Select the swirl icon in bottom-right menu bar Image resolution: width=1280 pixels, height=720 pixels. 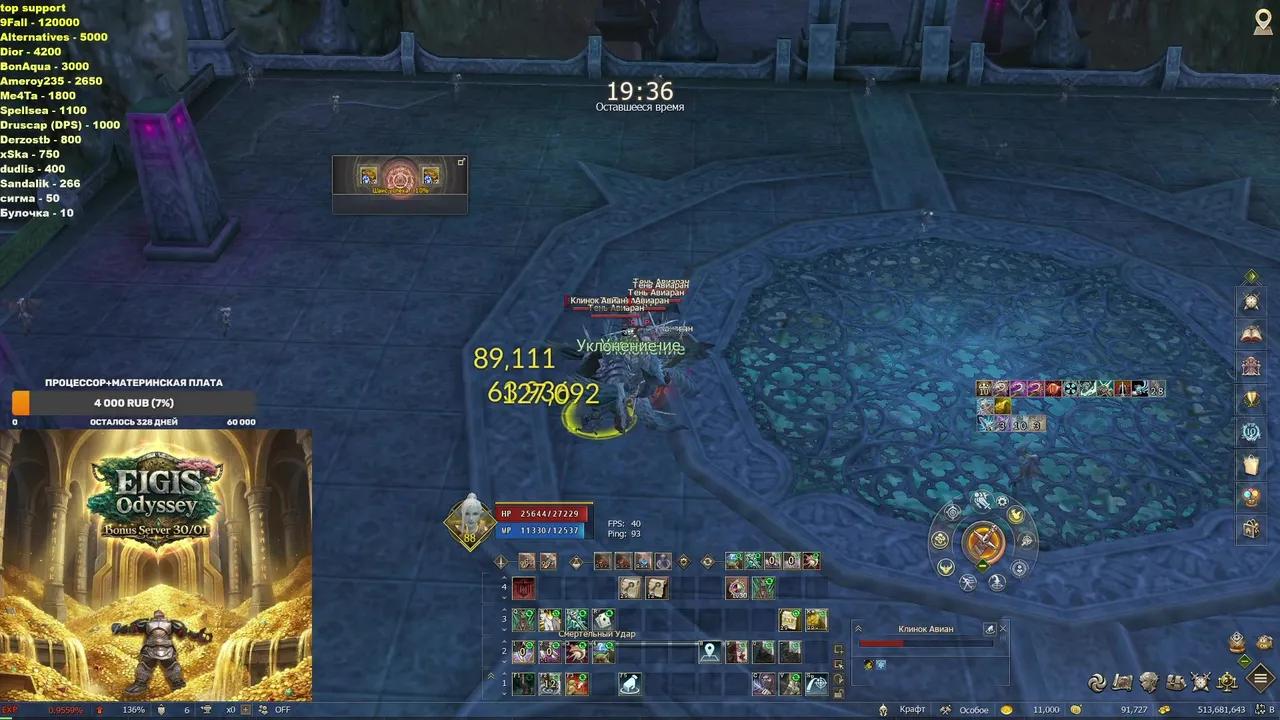(x=1097, y=679)
